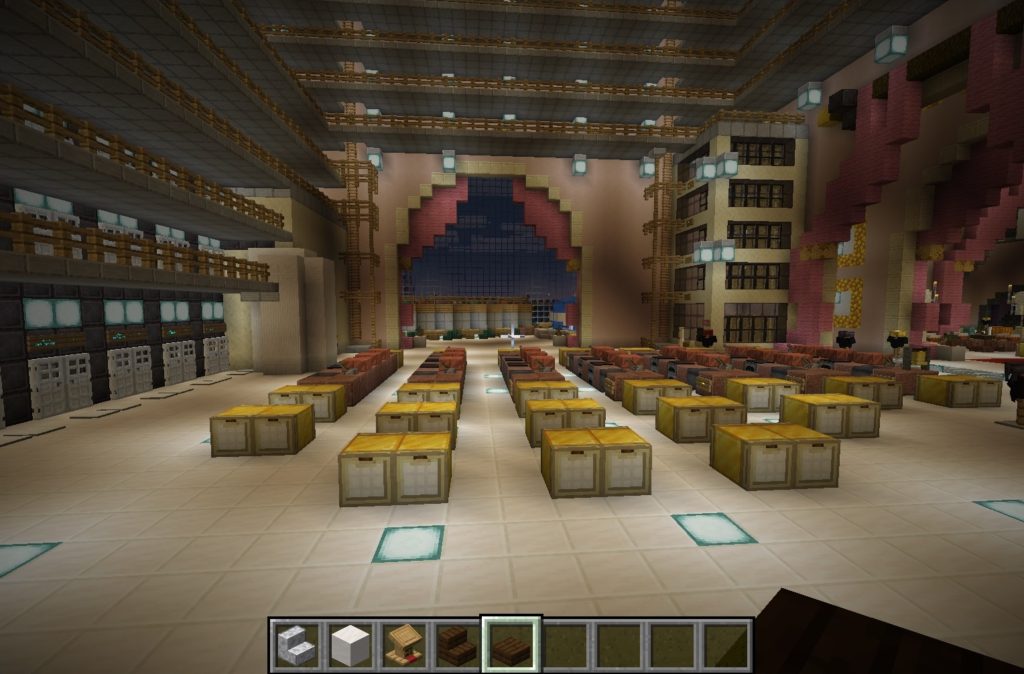Choose the lectern item in the hotbar
This screenshot has height=674, width=1024.
point(404,645)
